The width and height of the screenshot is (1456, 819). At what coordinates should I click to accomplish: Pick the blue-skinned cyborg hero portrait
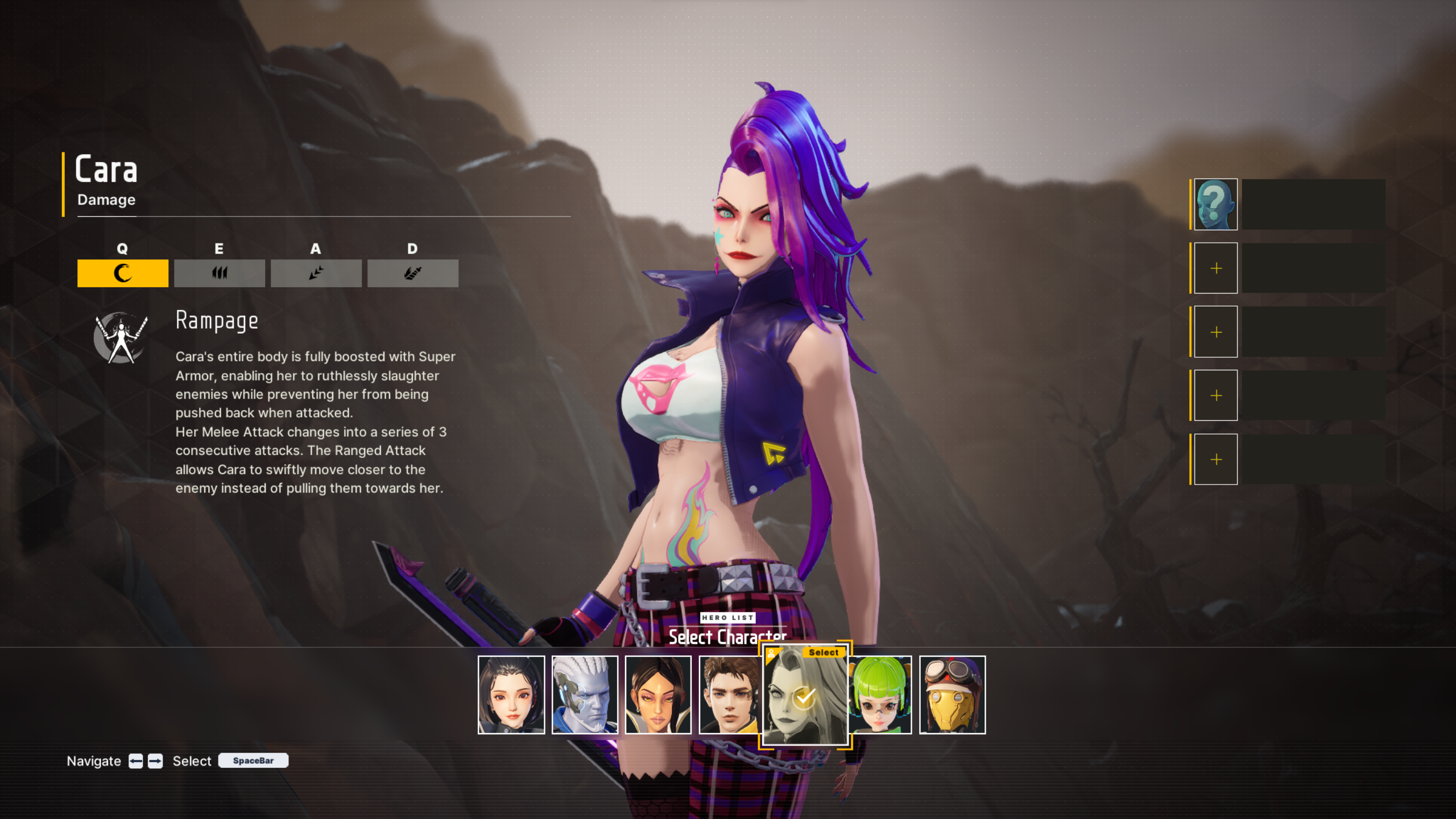pos(584,694)
